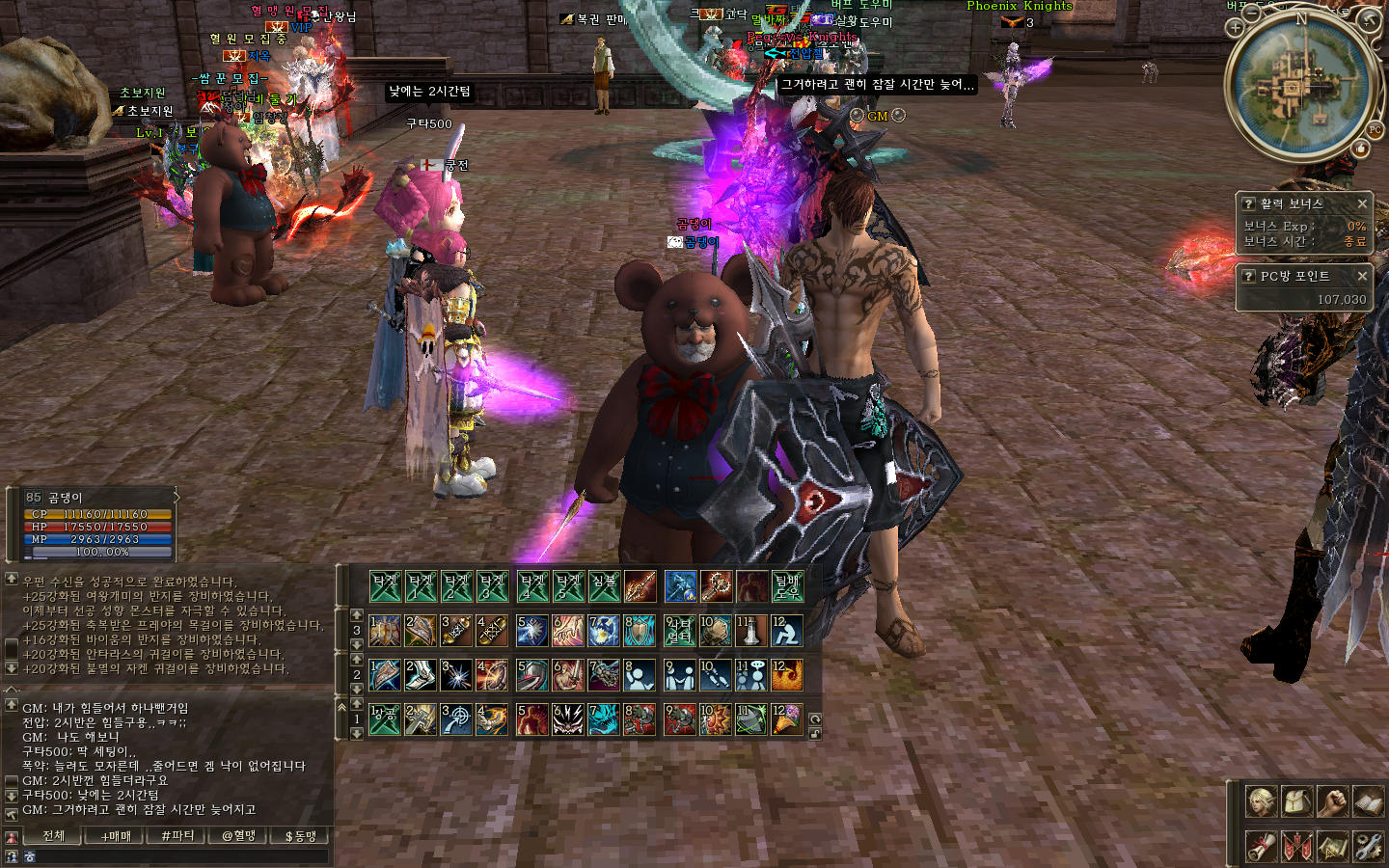This screenshot has width=1389, height=868.
Task: Open the character face menu icon
Action: [x=1261, y=800]
